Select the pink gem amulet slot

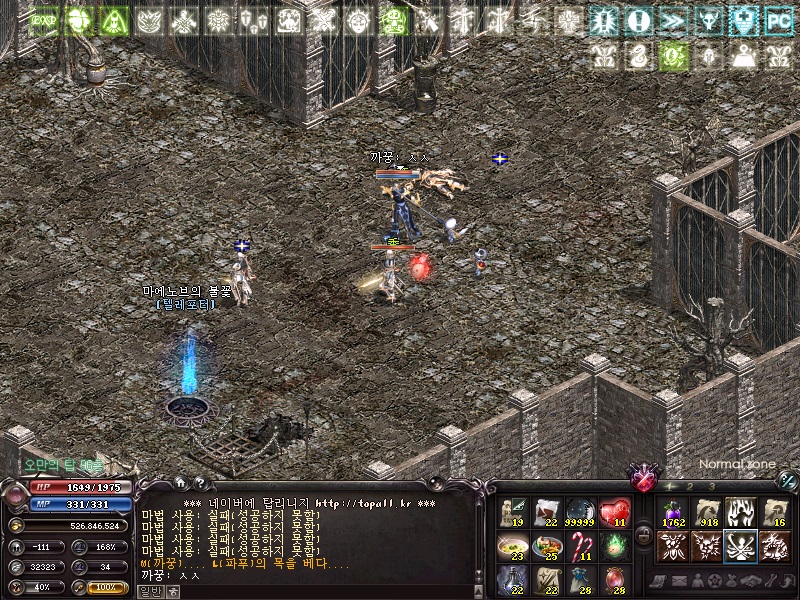pyautogui.click(x=614, y=579)
